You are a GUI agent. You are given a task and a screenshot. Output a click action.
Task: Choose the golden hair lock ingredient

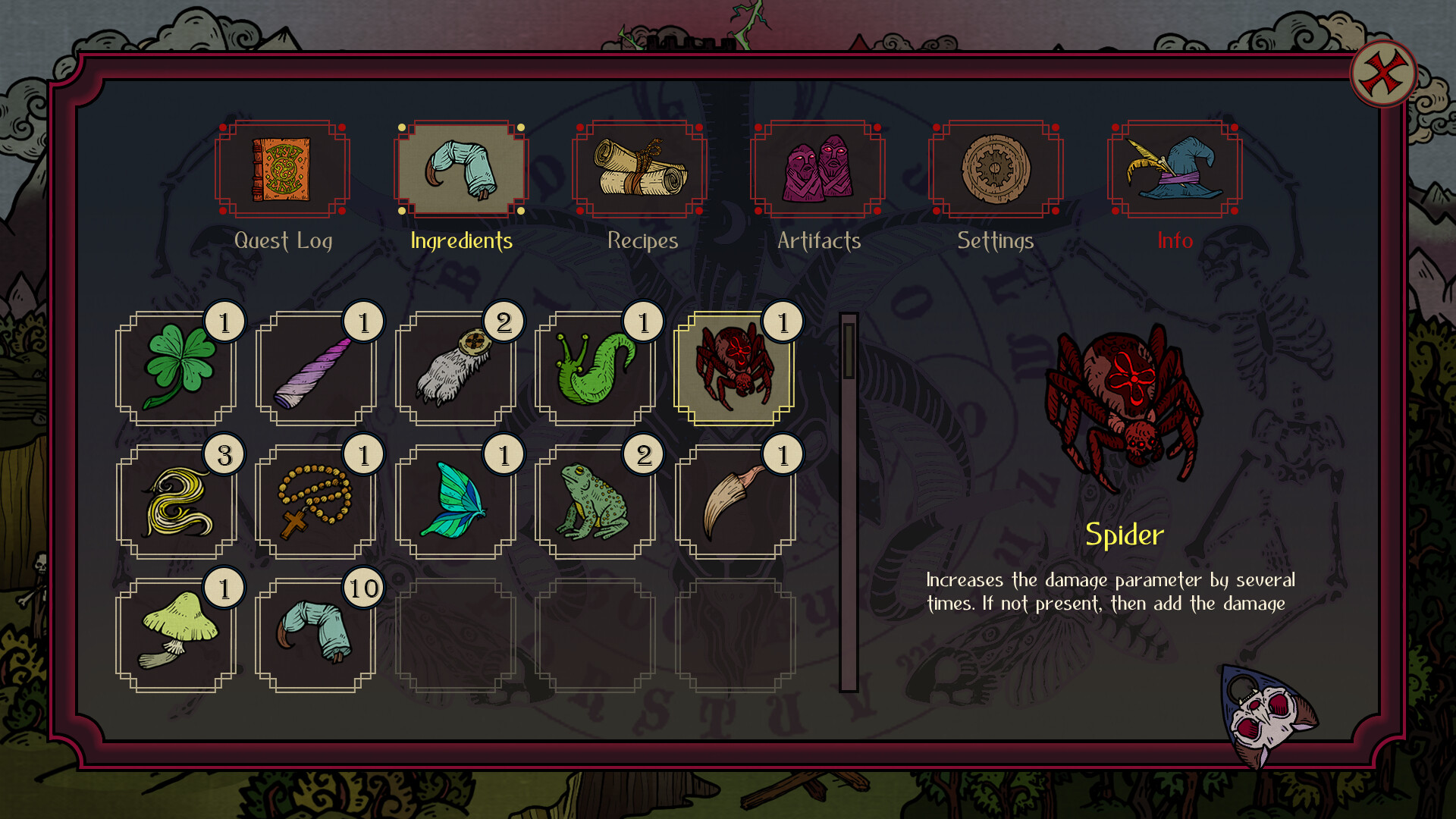[176, 502]
